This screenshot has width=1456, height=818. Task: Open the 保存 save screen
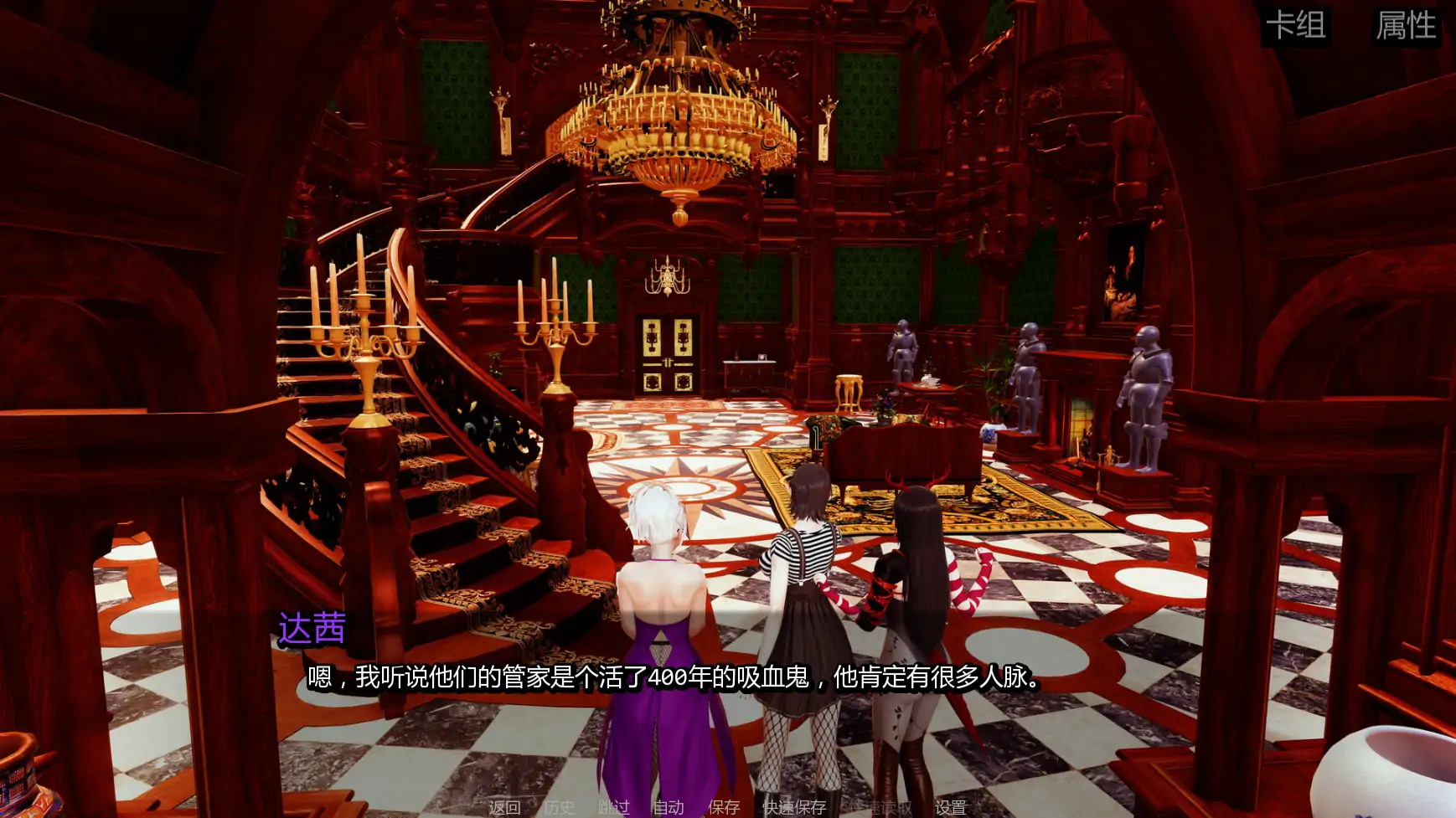click(x=725, y=809)
